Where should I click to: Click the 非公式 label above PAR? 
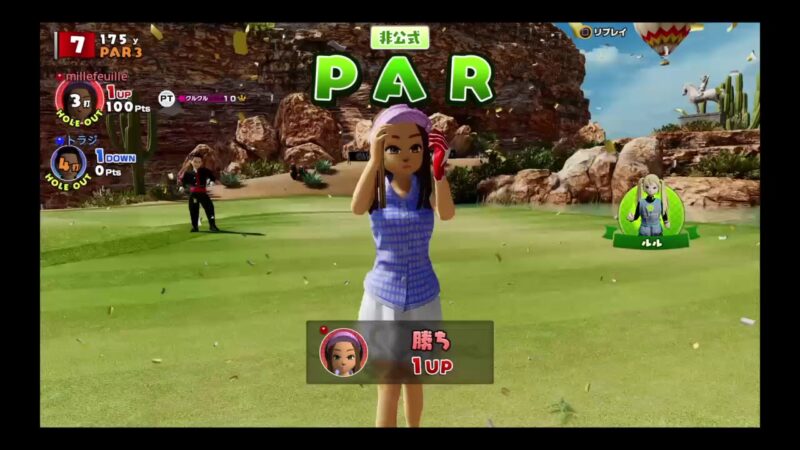pyautogui.click(x=399, y=38)
